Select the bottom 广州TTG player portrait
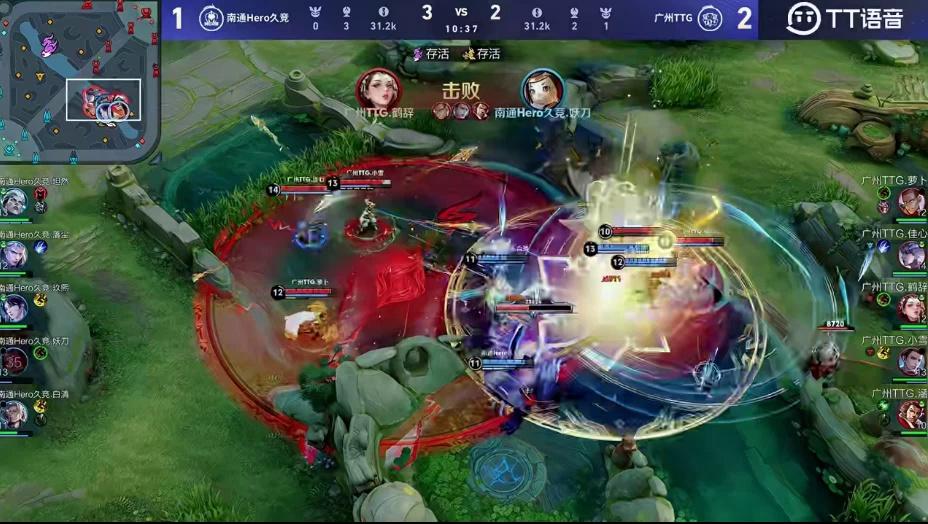The height and width of the screenshot is (524, 928). tap(911, 414)
